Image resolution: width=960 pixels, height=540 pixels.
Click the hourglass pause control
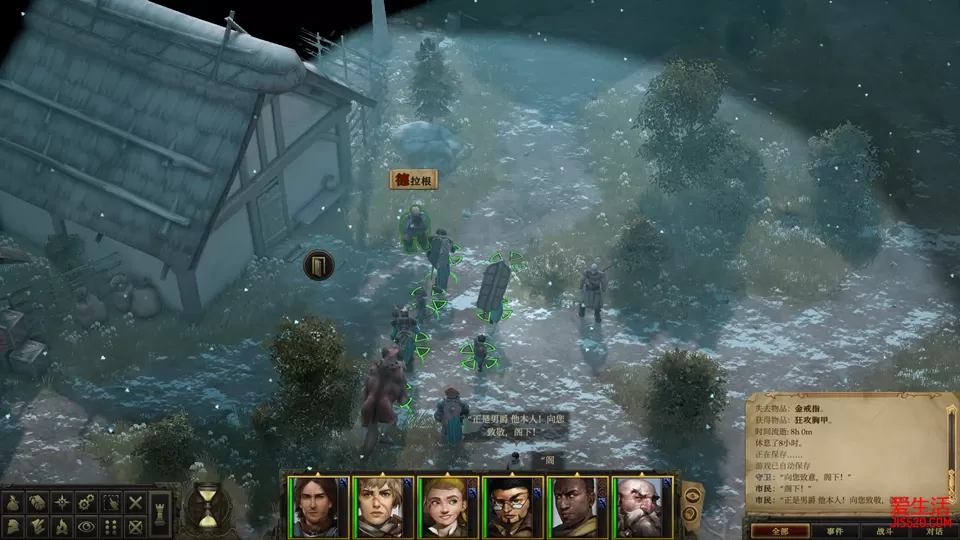tap(207, 505)
